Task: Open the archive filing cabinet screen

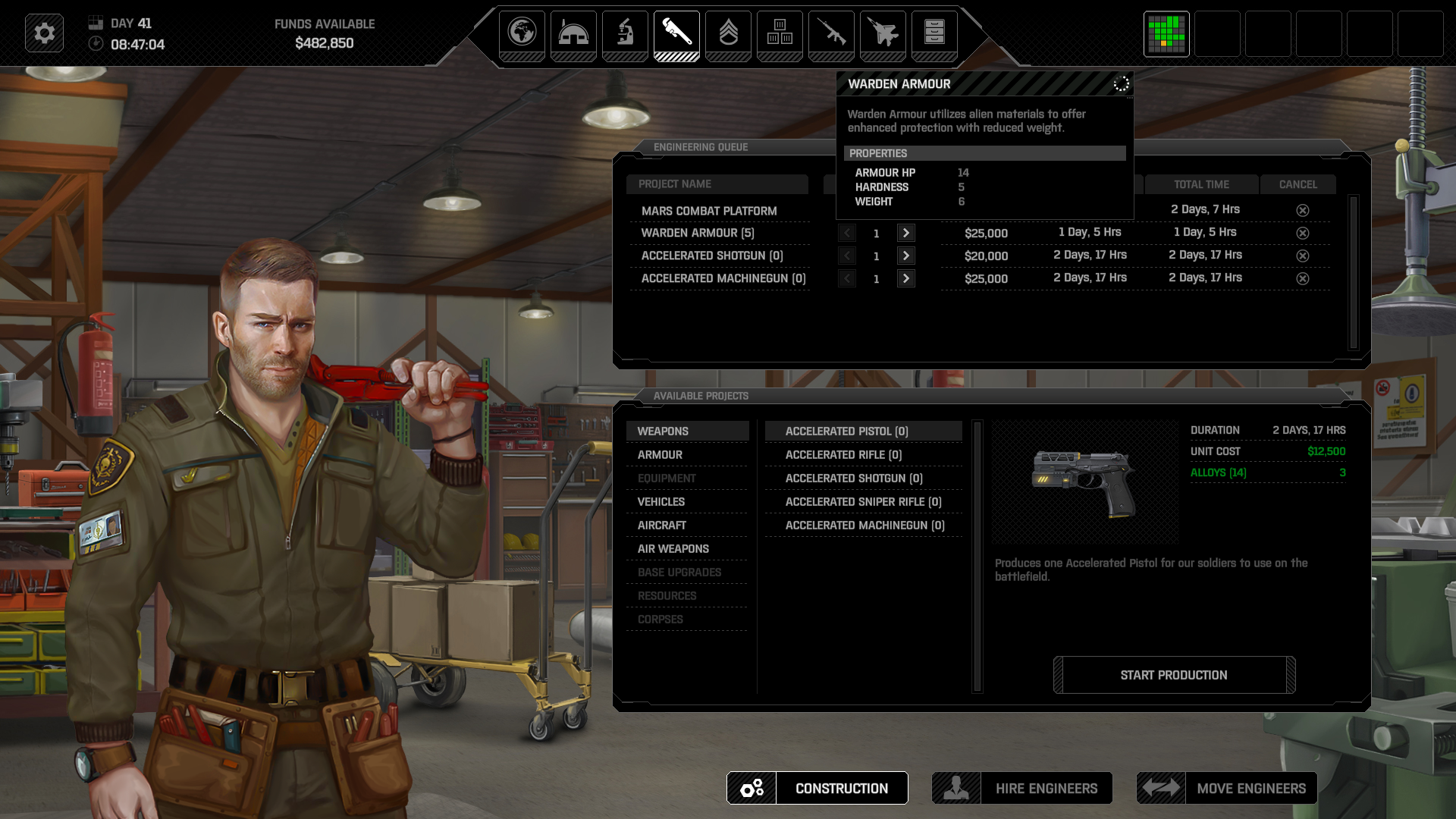Action: click(x=934, y=33)
